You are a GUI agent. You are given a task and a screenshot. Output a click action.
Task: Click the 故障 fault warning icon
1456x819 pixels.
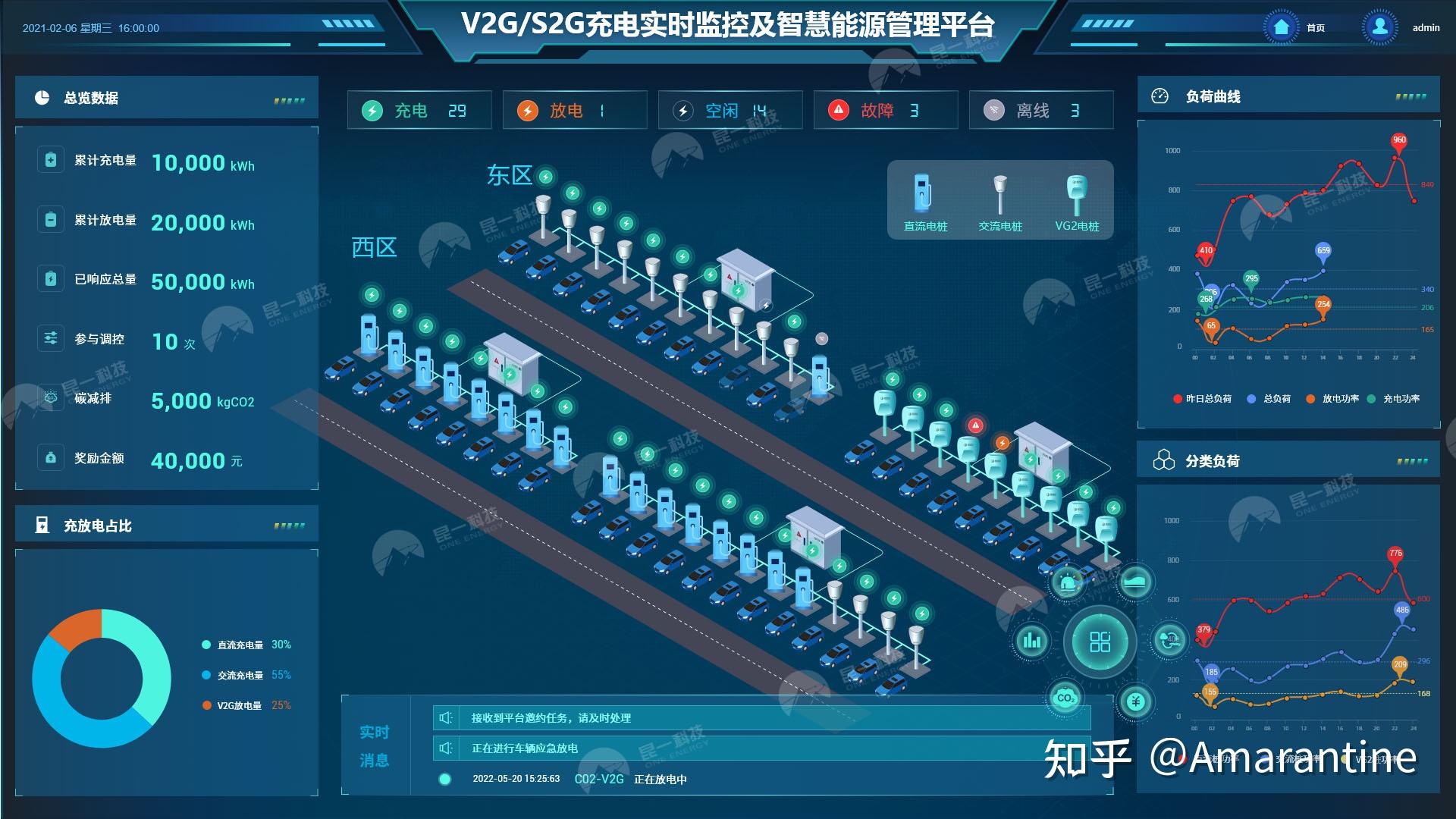838,109
